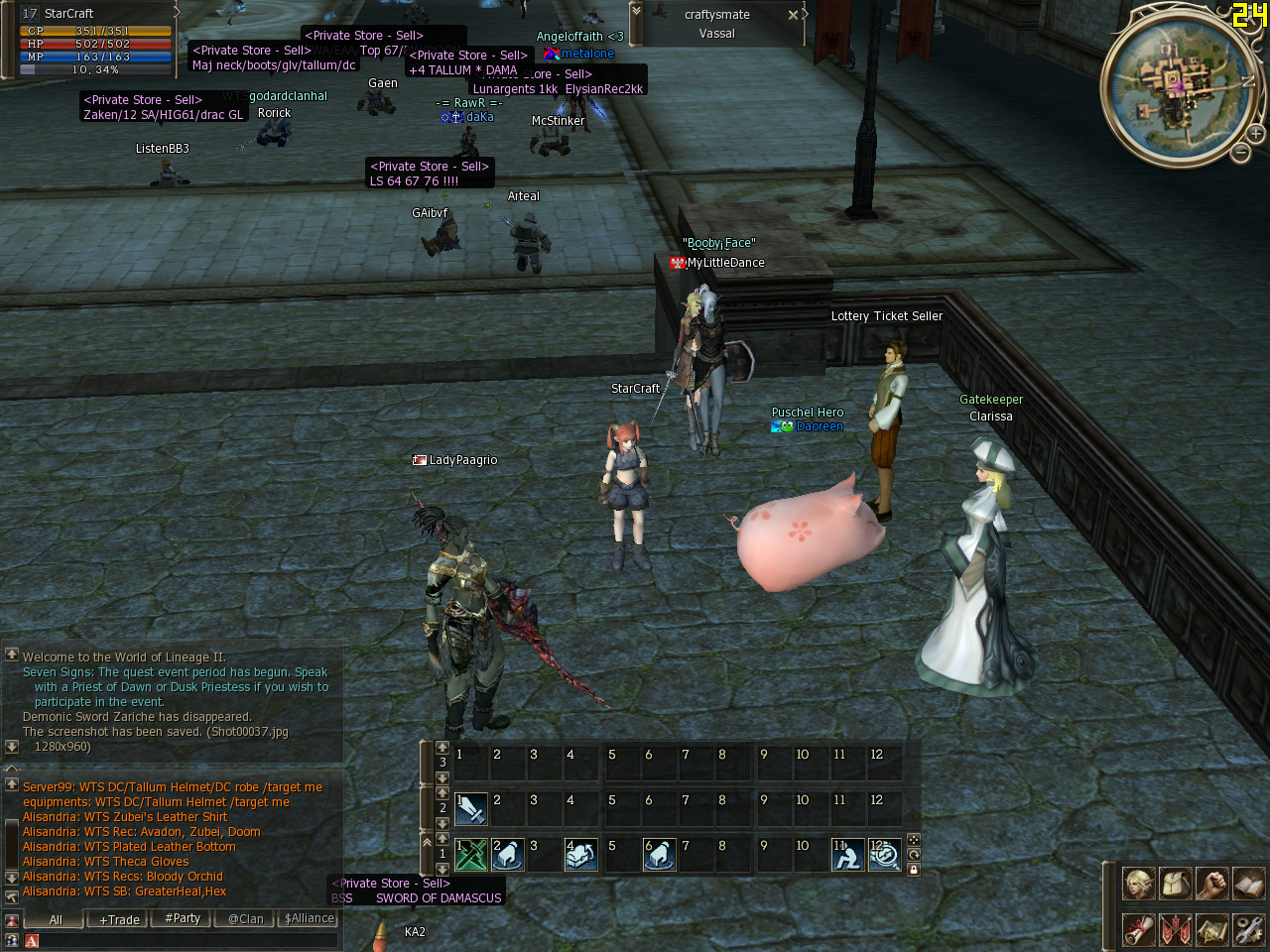Toggle the hotbar lock padlock button
This screenshot has height=952, width=1270.
coord(914,870)
